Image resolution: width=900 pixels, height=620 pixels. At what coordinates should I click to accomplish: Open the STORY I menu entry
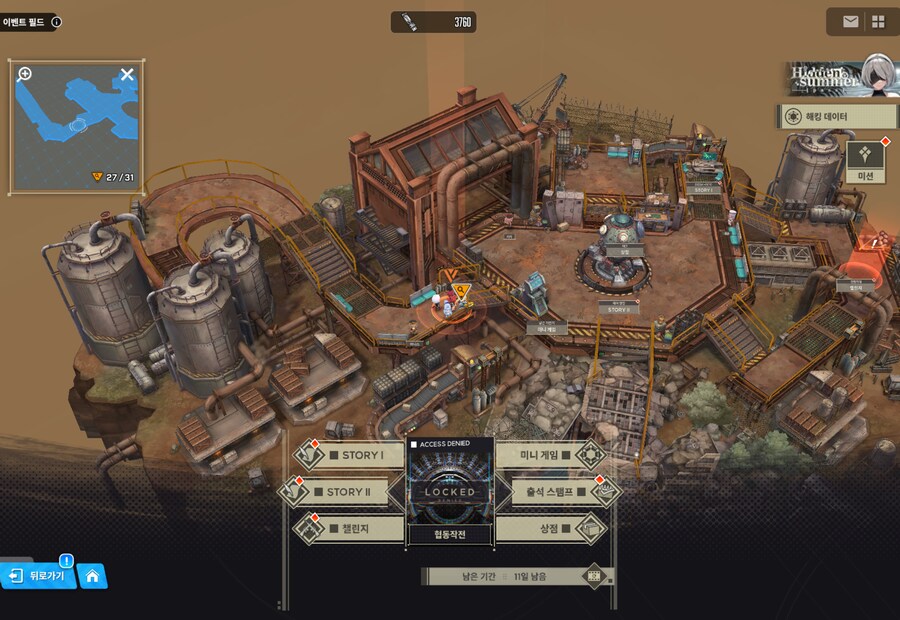point(352,456)
